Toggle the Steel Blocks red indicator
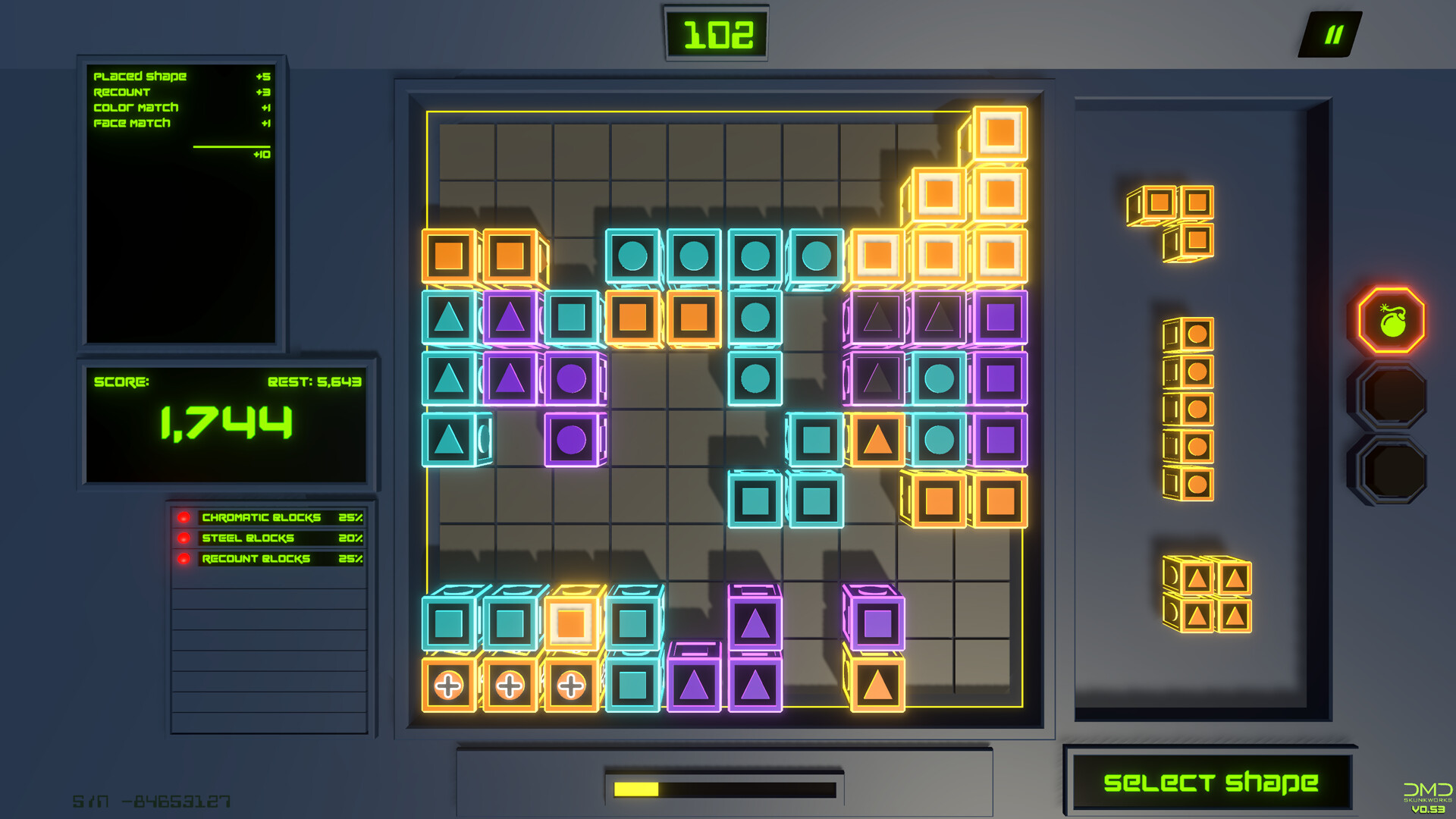This screenshot has width=1456, height=819. (x=184, y=538)
